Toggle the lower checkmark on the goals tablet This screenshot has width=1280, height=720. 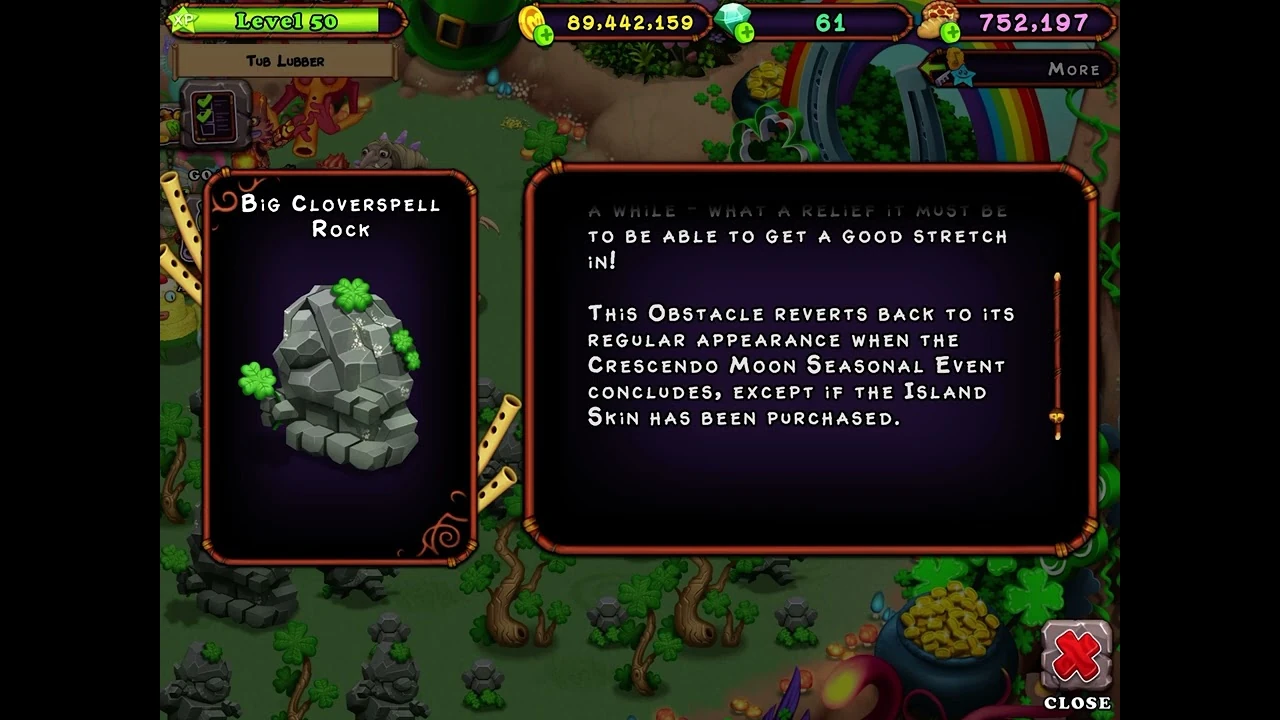point(202,117)
